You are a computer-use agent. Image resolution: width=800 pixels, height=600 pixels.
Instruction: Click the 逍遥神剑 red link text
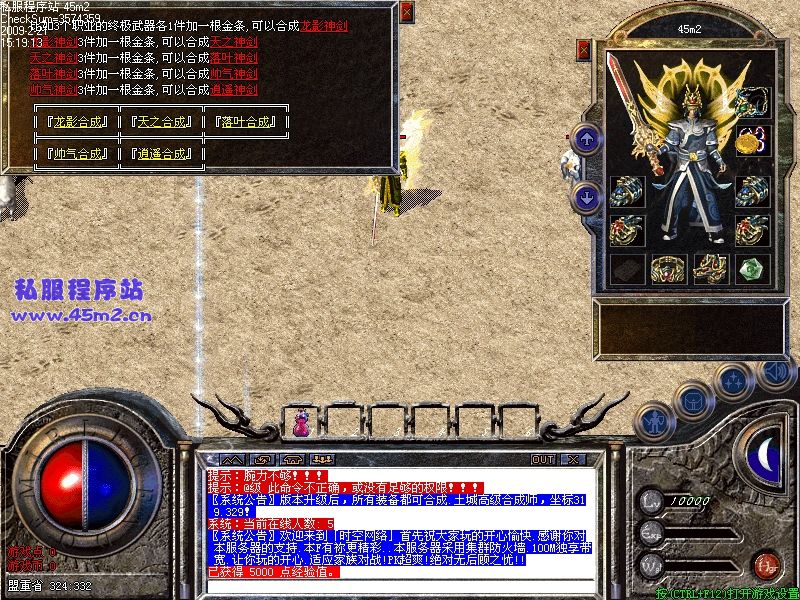coord(234,88)
